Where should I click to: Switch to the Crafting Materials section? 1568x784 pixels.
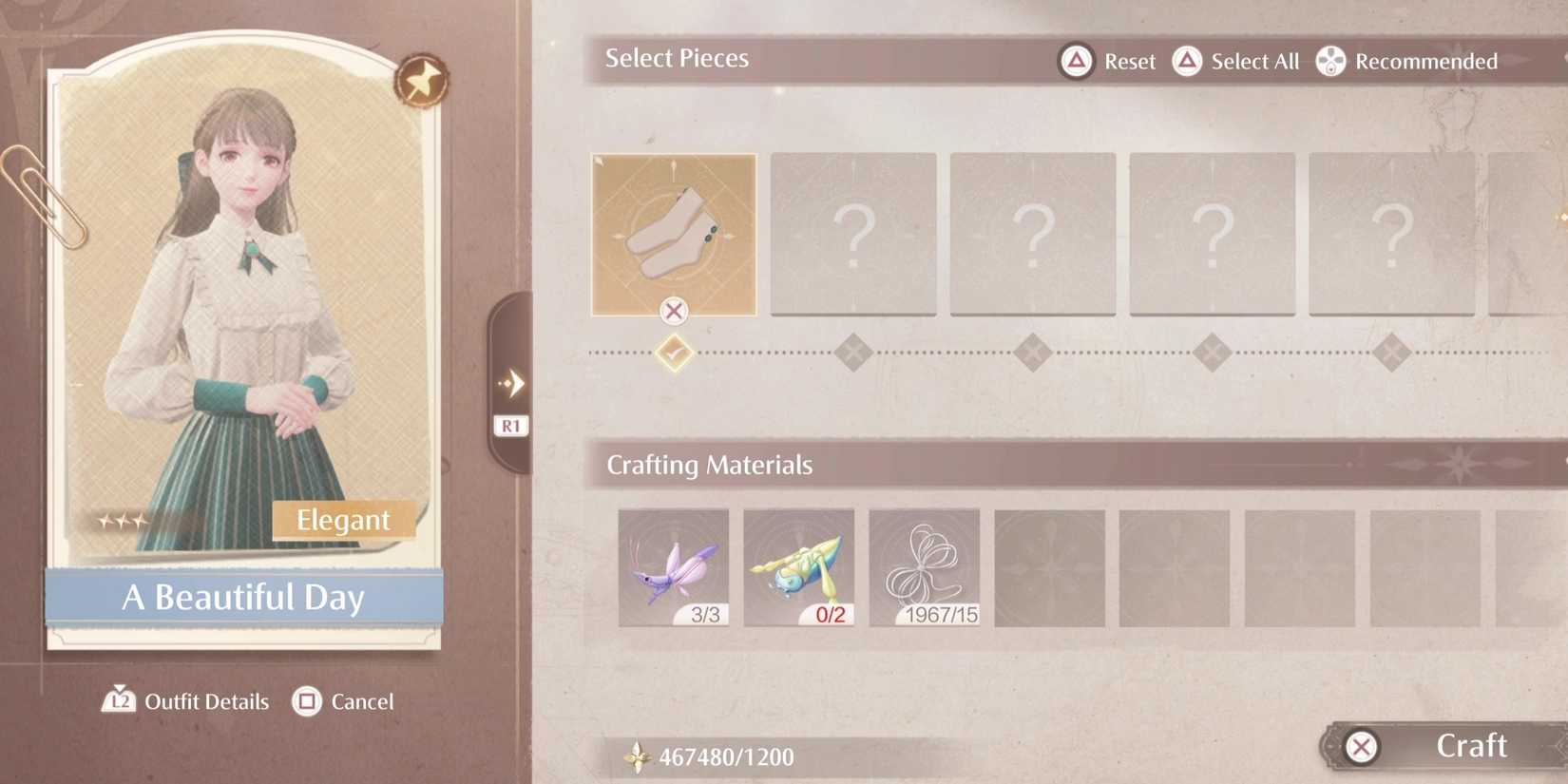pyautogui.click(x=710, y=465)
